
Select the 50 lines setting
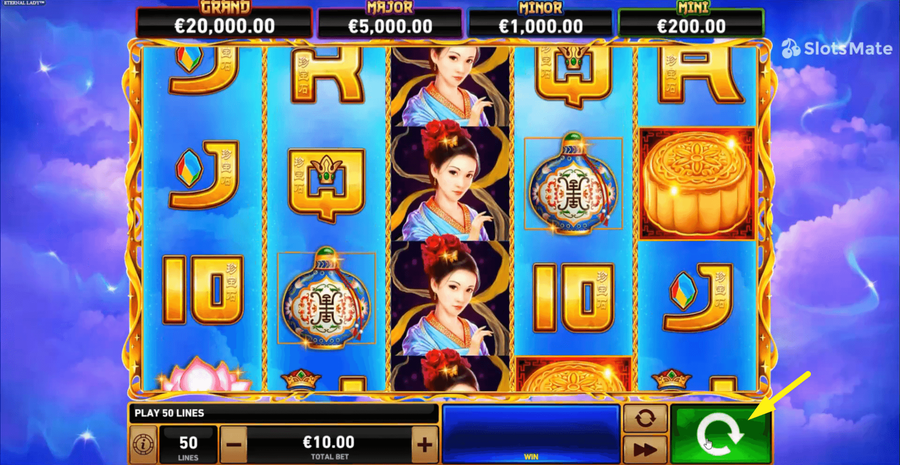coord(188,444)
